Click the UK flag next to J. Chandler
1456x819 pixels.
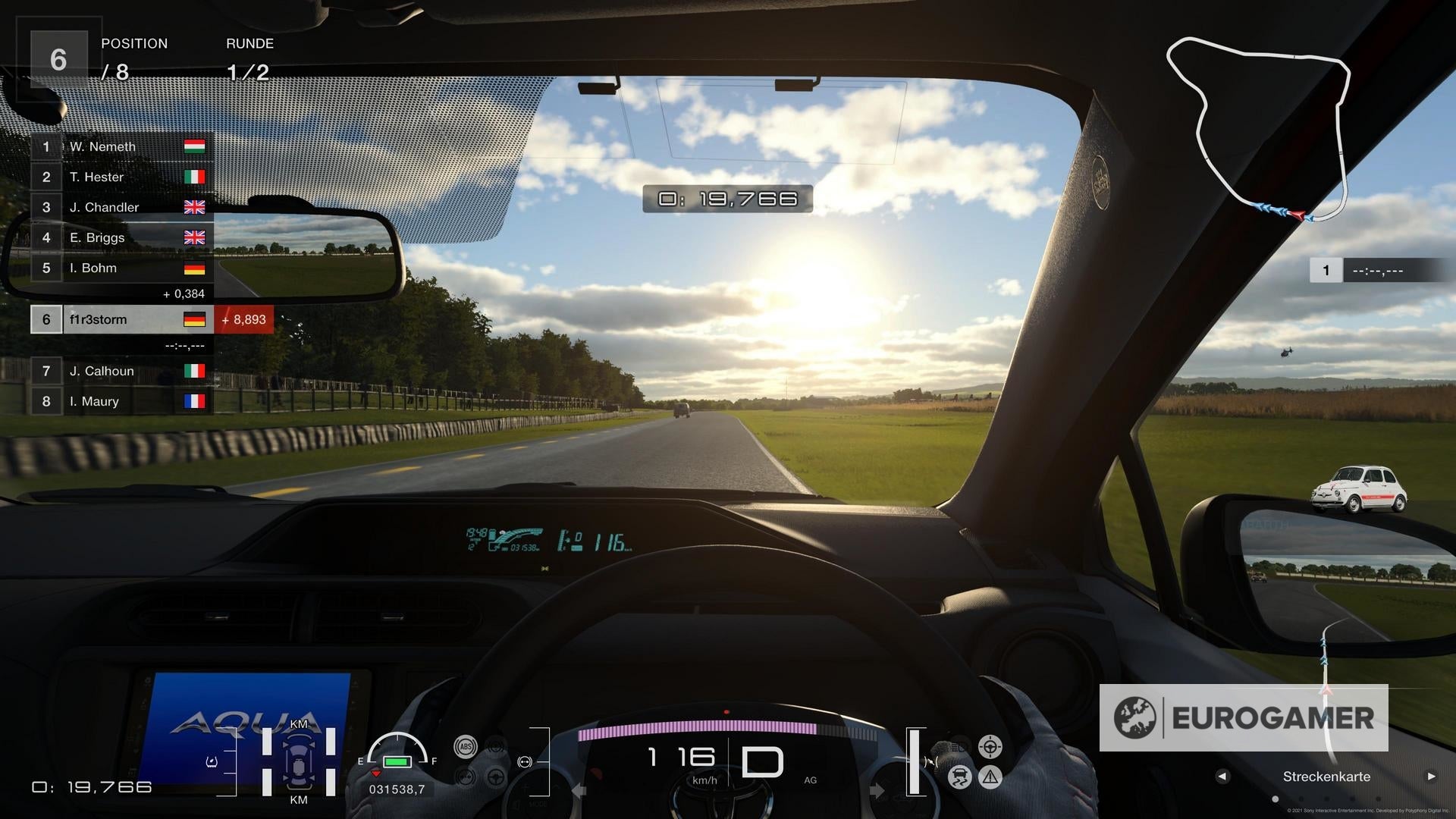tap(194, 206)
